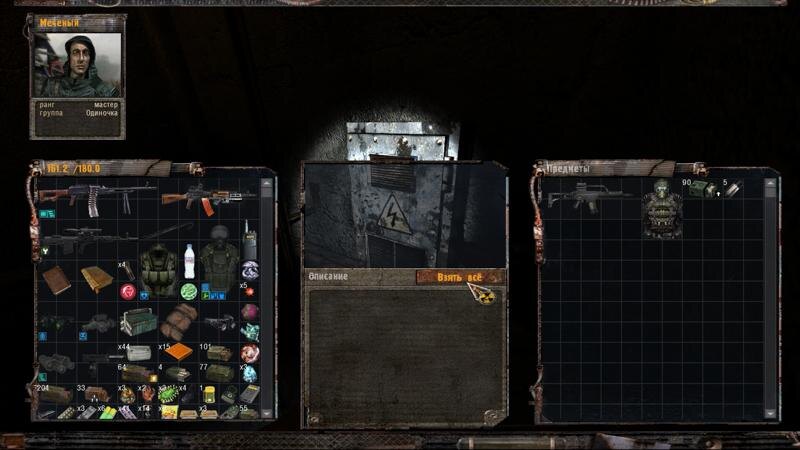
Task: Select the orange box stack of 15
Action: tap(178, 351)
